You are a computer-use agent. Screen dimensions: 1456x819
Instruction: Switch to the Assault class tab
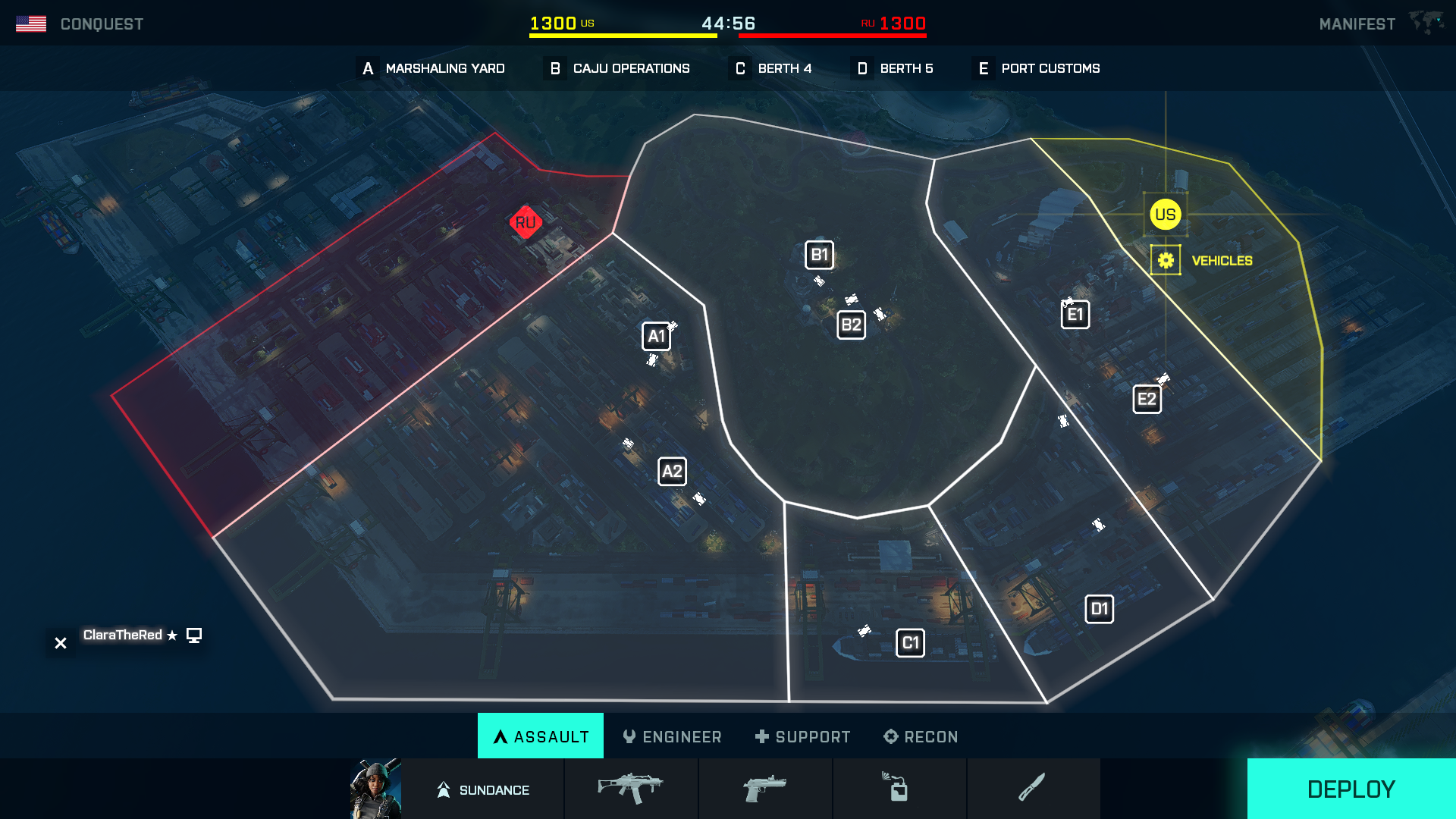tap(541, 736)
